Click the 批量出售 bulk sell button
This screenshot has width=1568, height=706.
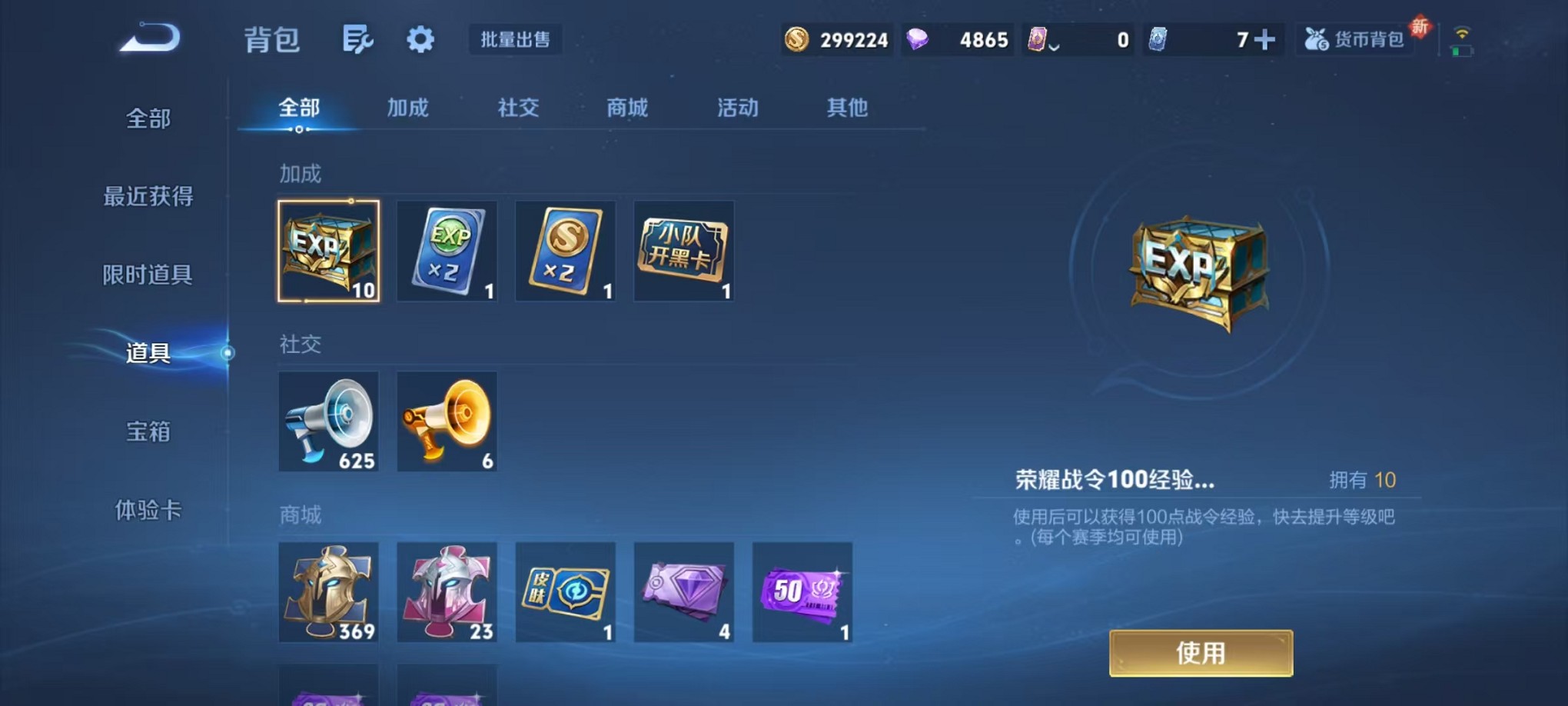coord(516,40)
